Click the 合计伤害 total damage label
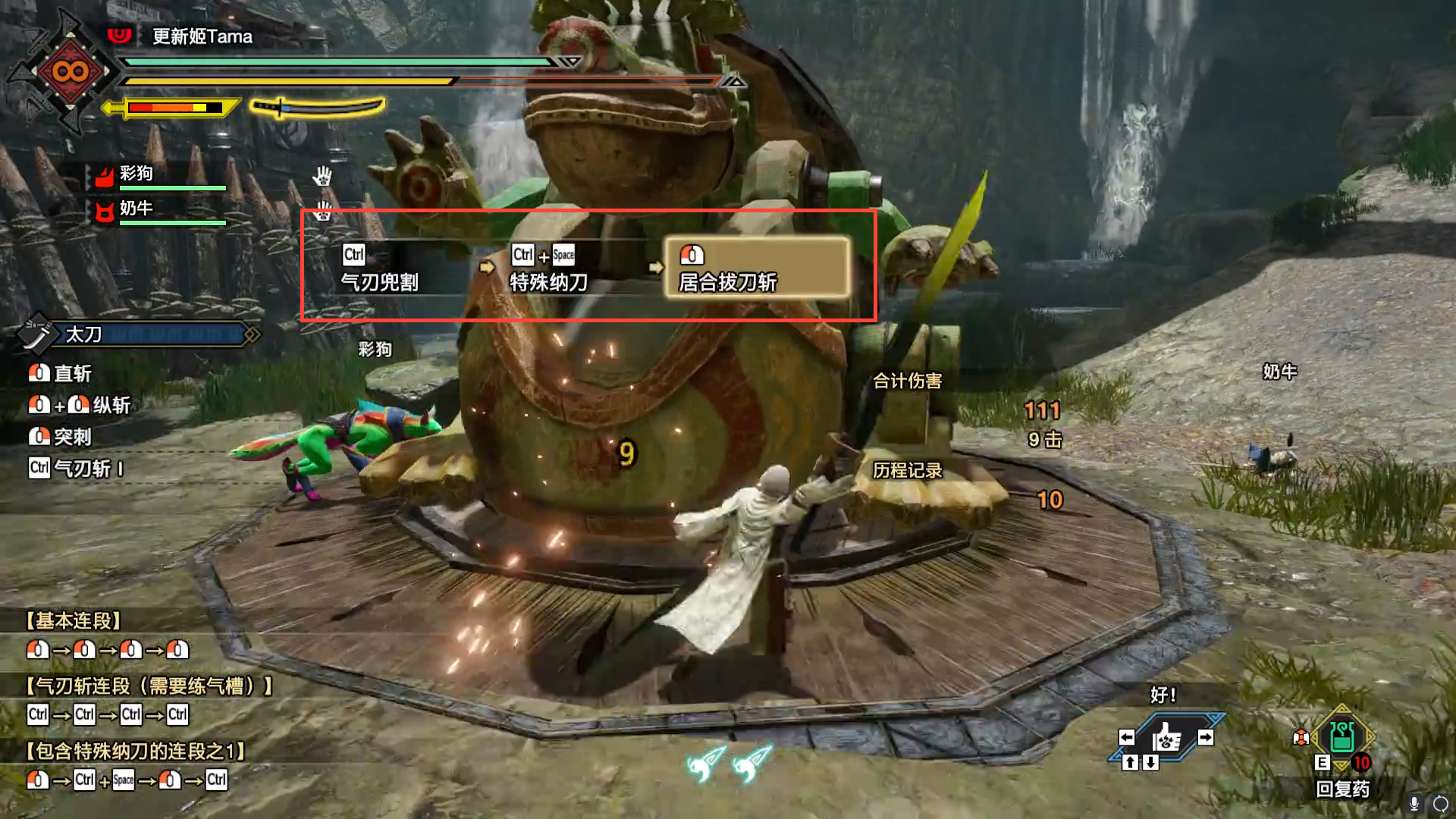Viewport: 1456px width, 819px height. (x=907, y=381)
